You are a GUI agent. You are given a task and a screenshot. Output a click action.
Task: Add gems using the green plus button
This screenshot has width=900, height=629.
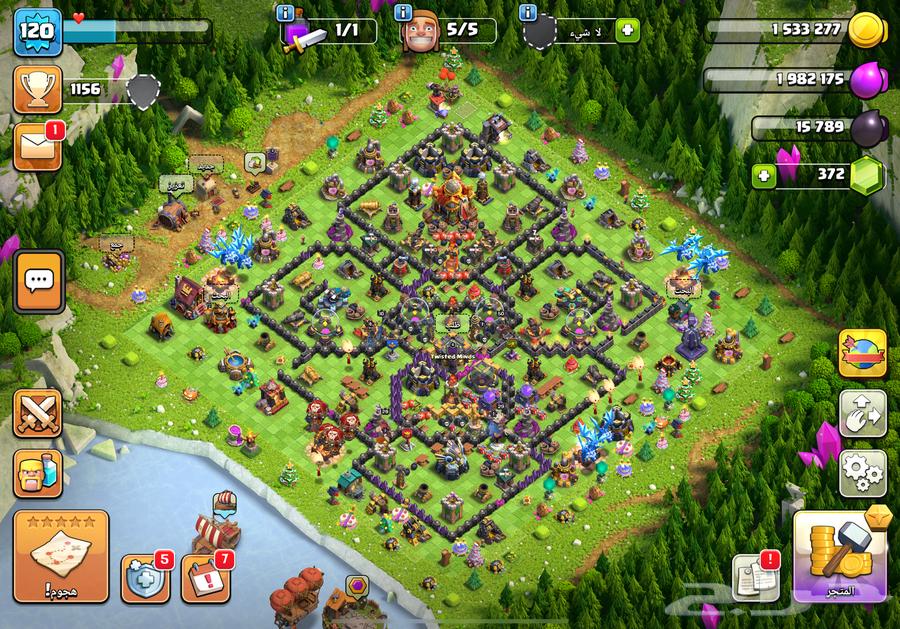click(x=765, y=175)
